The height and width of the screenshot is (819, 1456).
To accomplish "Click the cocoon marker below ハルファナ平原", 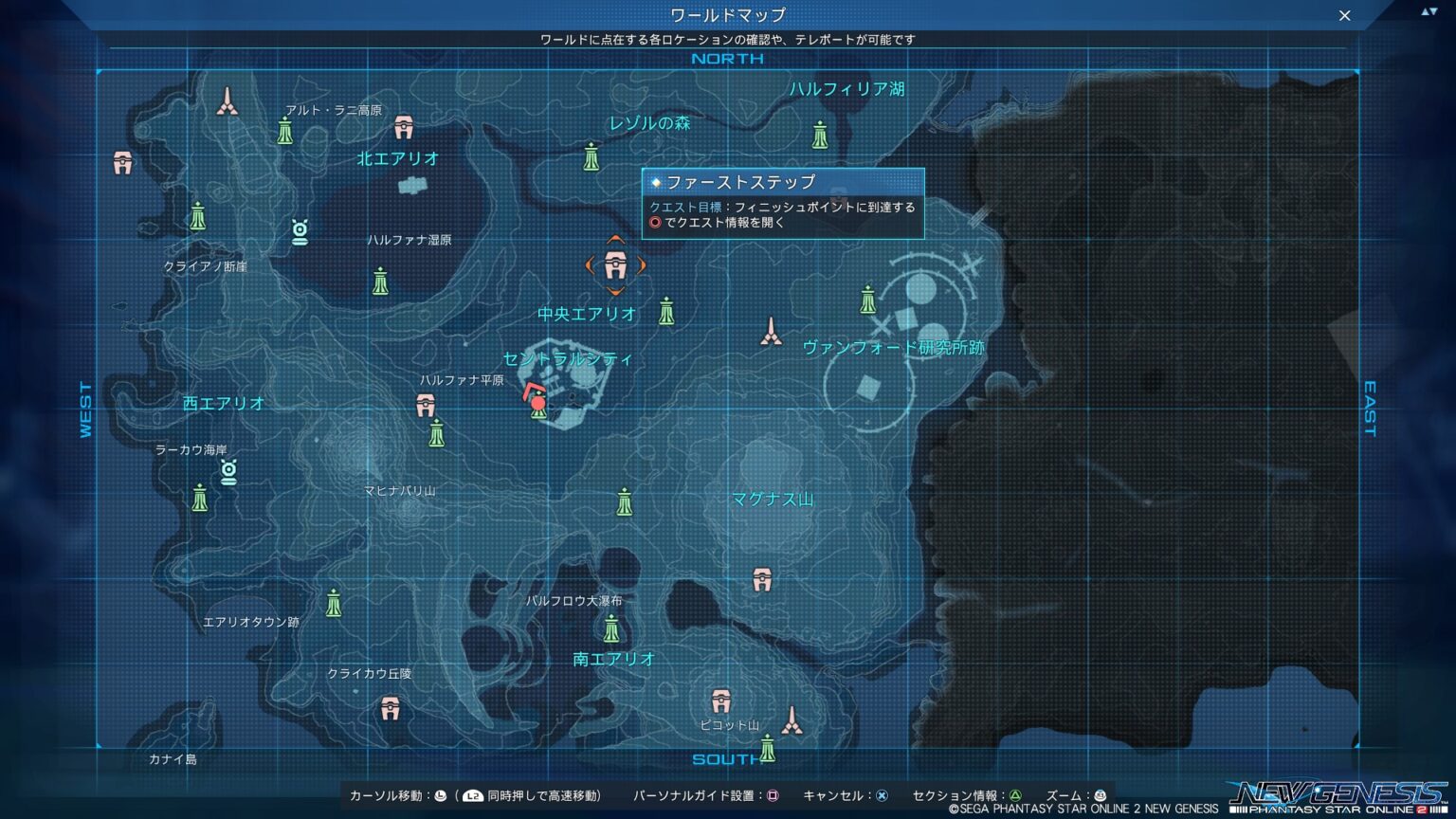I will pos(426,406).
